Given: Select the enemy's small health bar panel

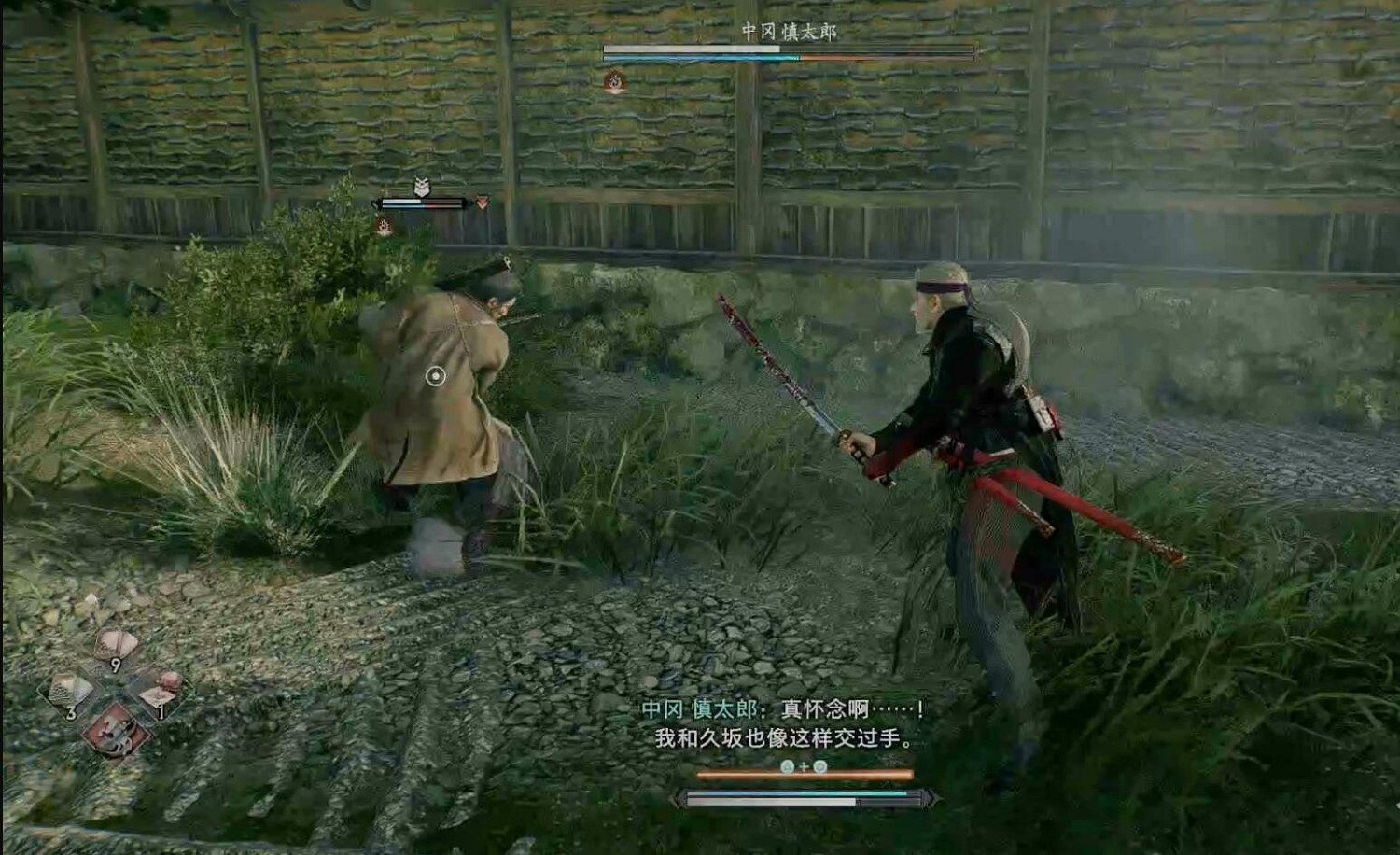Looking at the screenshot, I should (422, 204).
